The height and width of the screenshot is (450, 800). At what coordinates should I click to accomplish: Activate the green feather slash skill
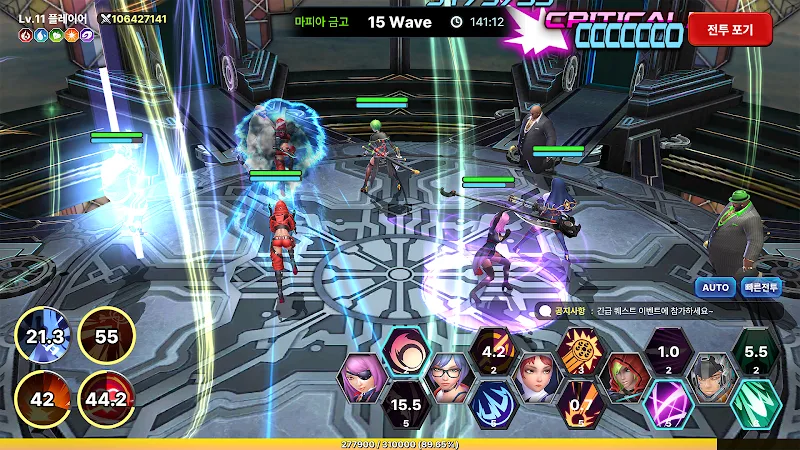[x=755, y=404]
